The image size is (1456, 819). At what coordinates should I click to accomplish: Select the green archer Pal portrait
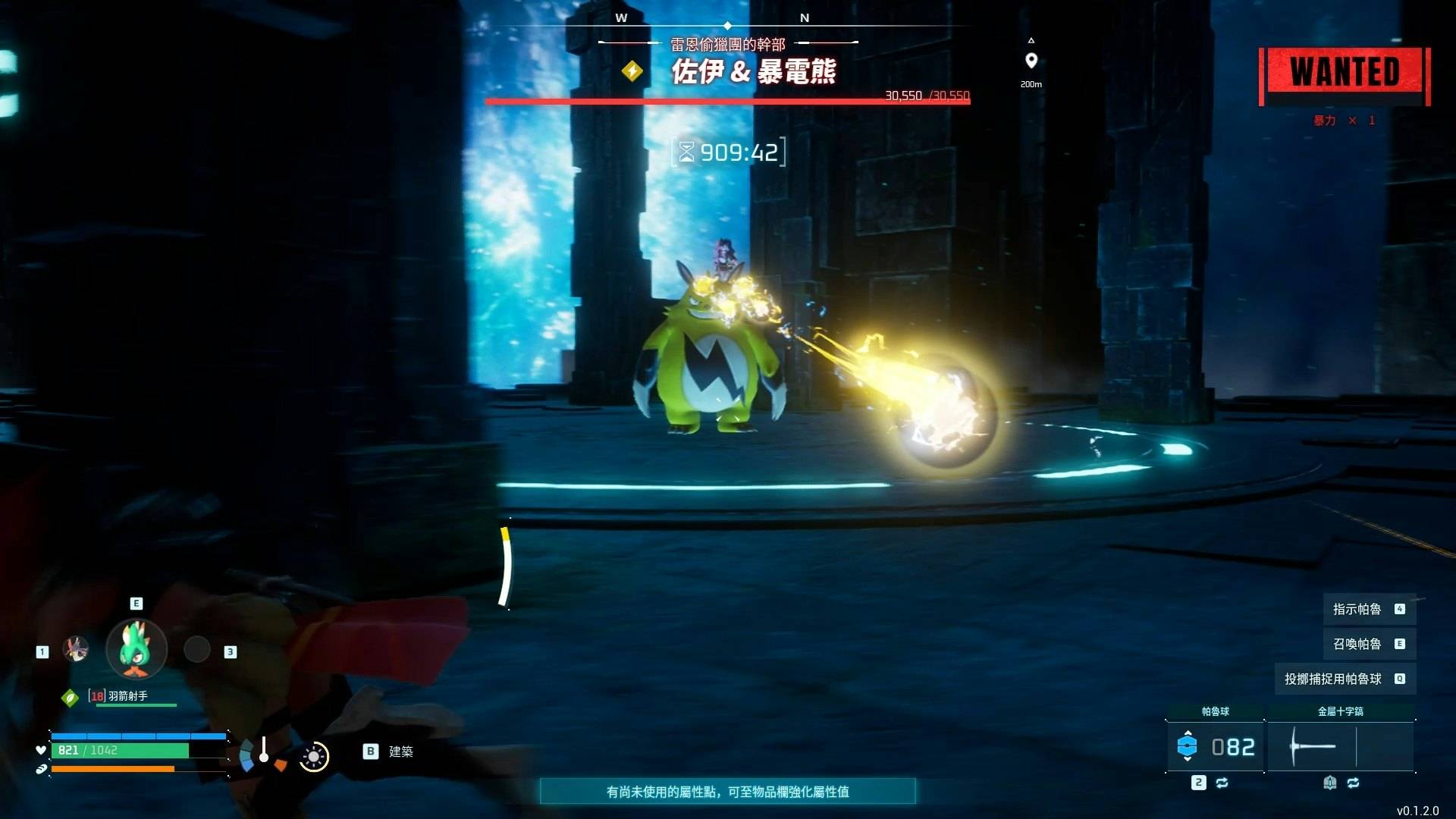tap(136, 649)
